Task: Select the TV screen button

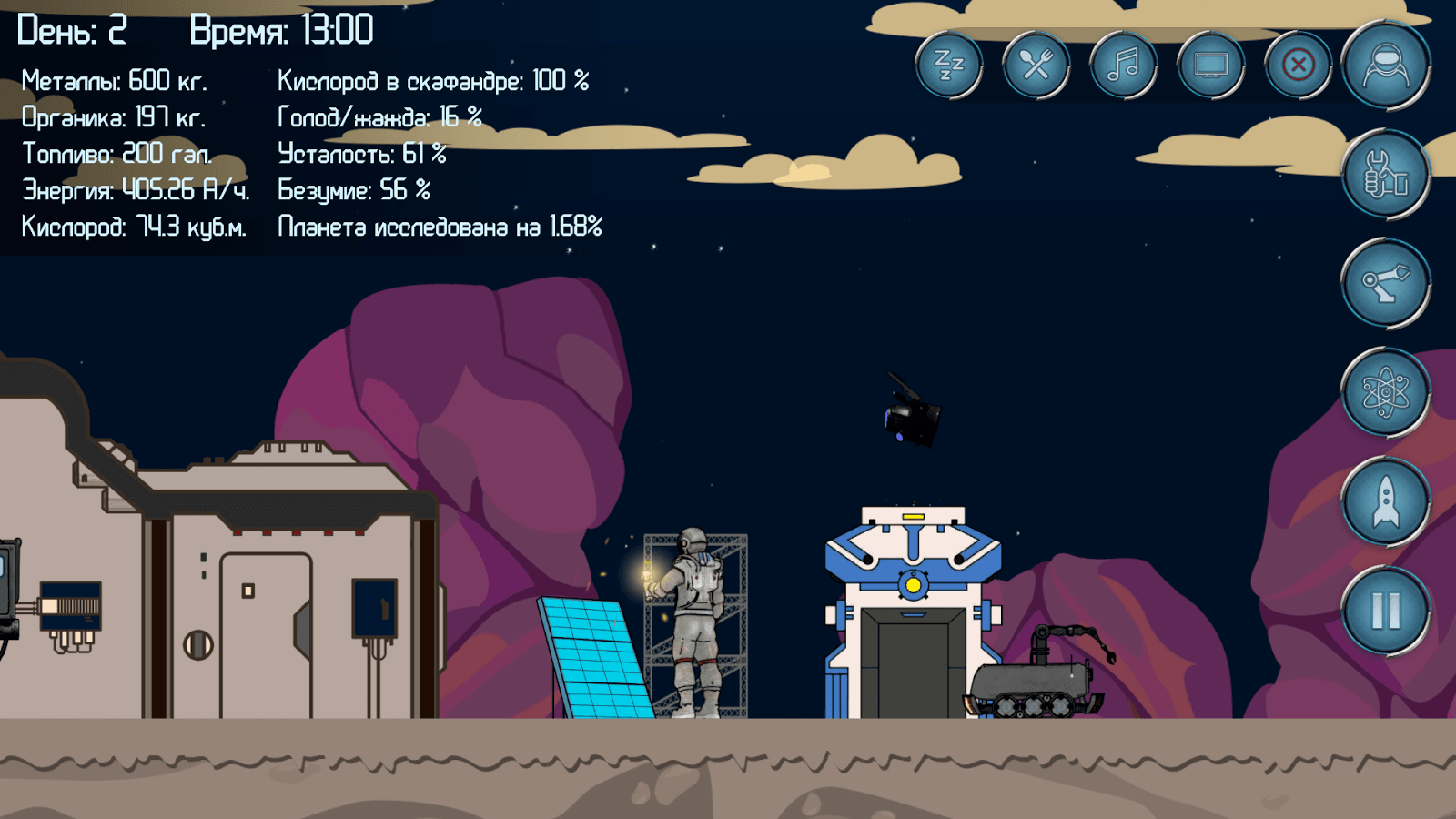Action: click(1210, 66)
